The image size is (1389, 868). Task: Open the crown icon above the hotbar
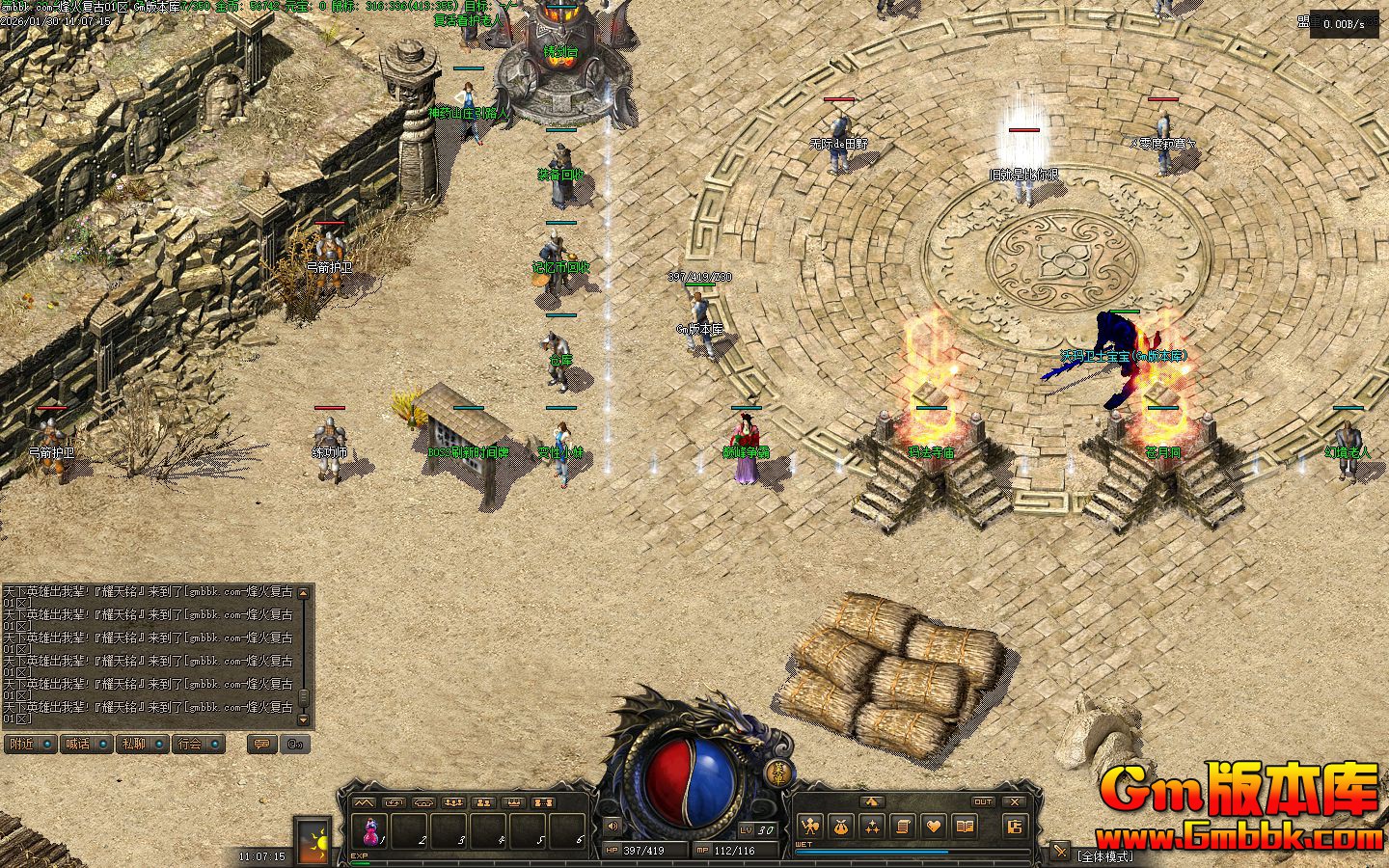pos(514,802)
